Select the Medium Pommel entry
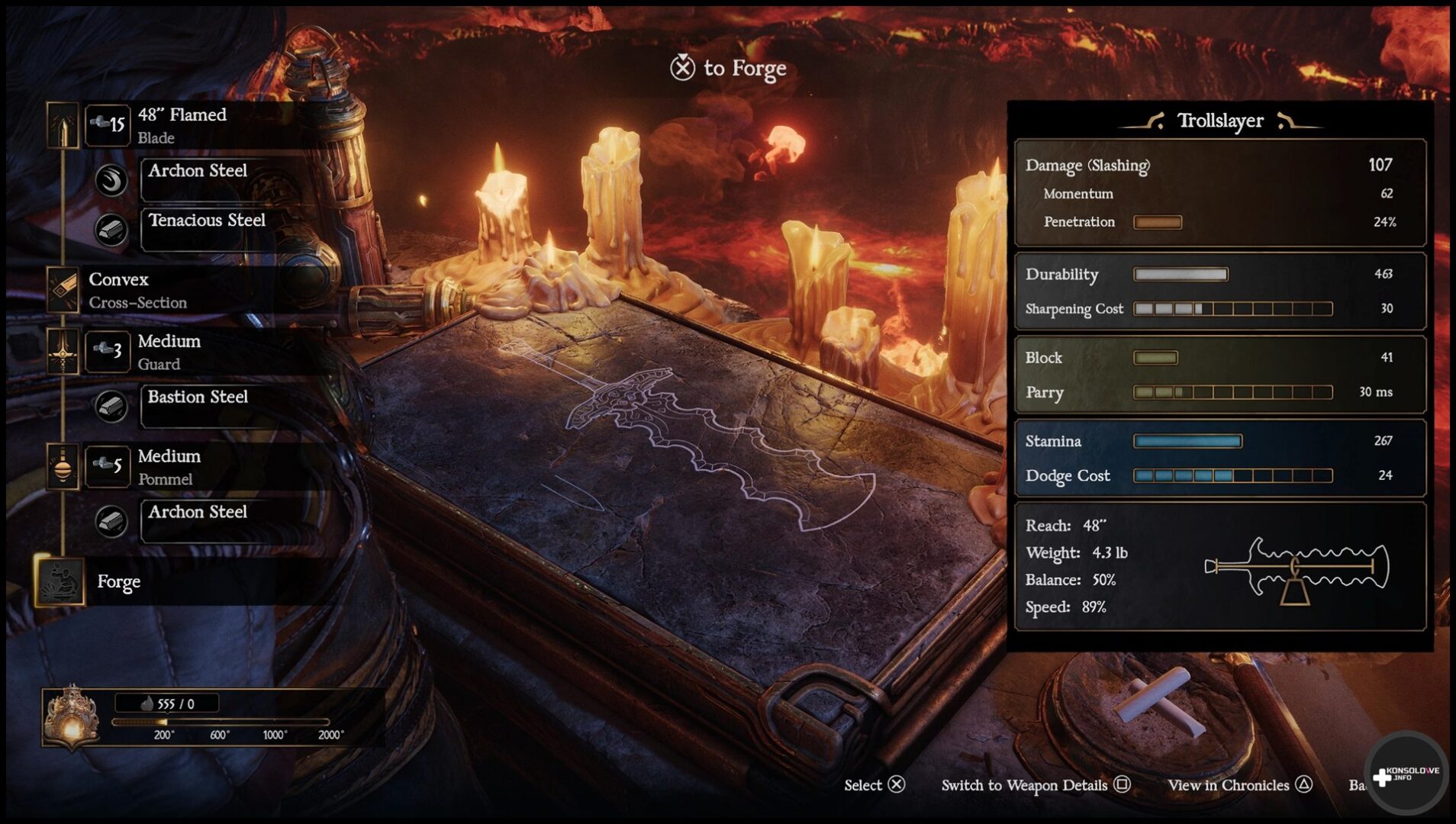 (x=169, y=467)
